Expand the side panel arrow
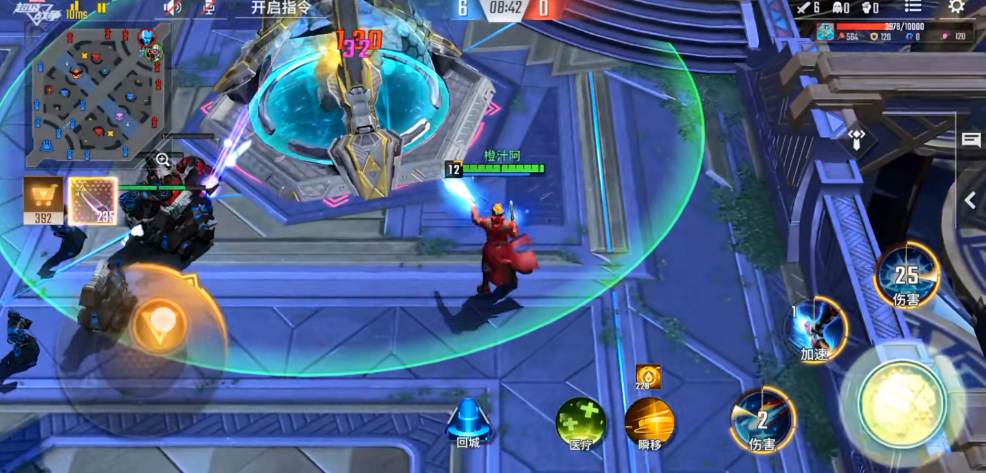Viewport: 986px width, 473px height. click(x=970, y=200)
